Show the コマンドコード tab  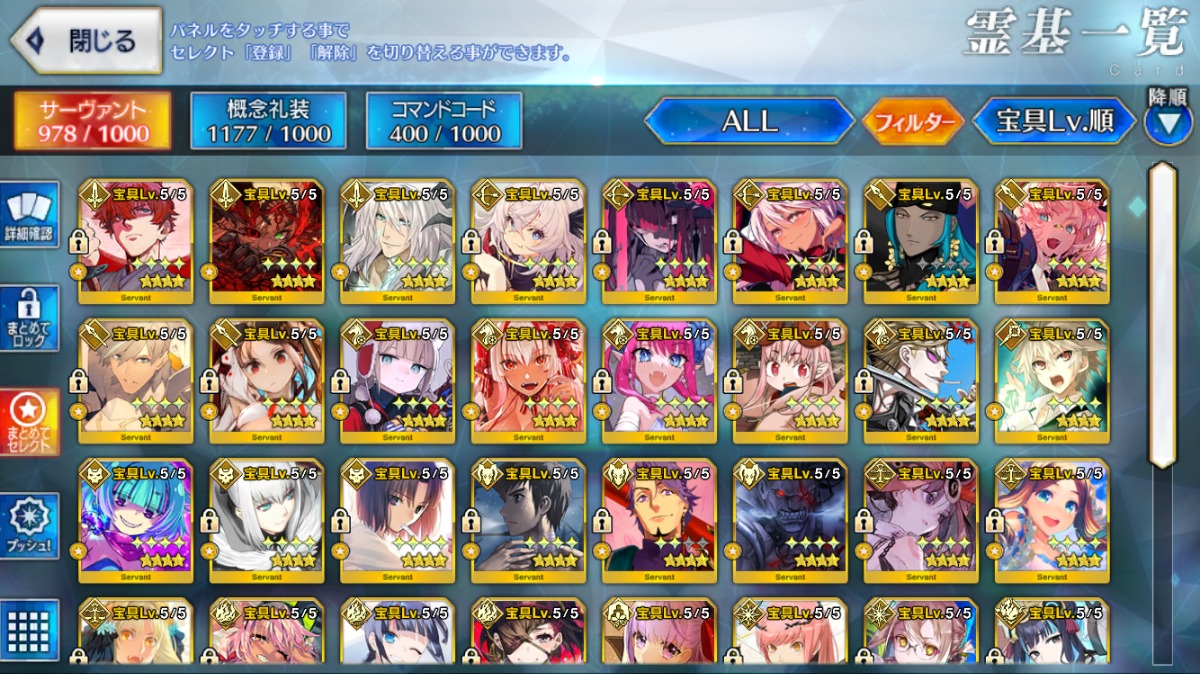tap(444, 121)
